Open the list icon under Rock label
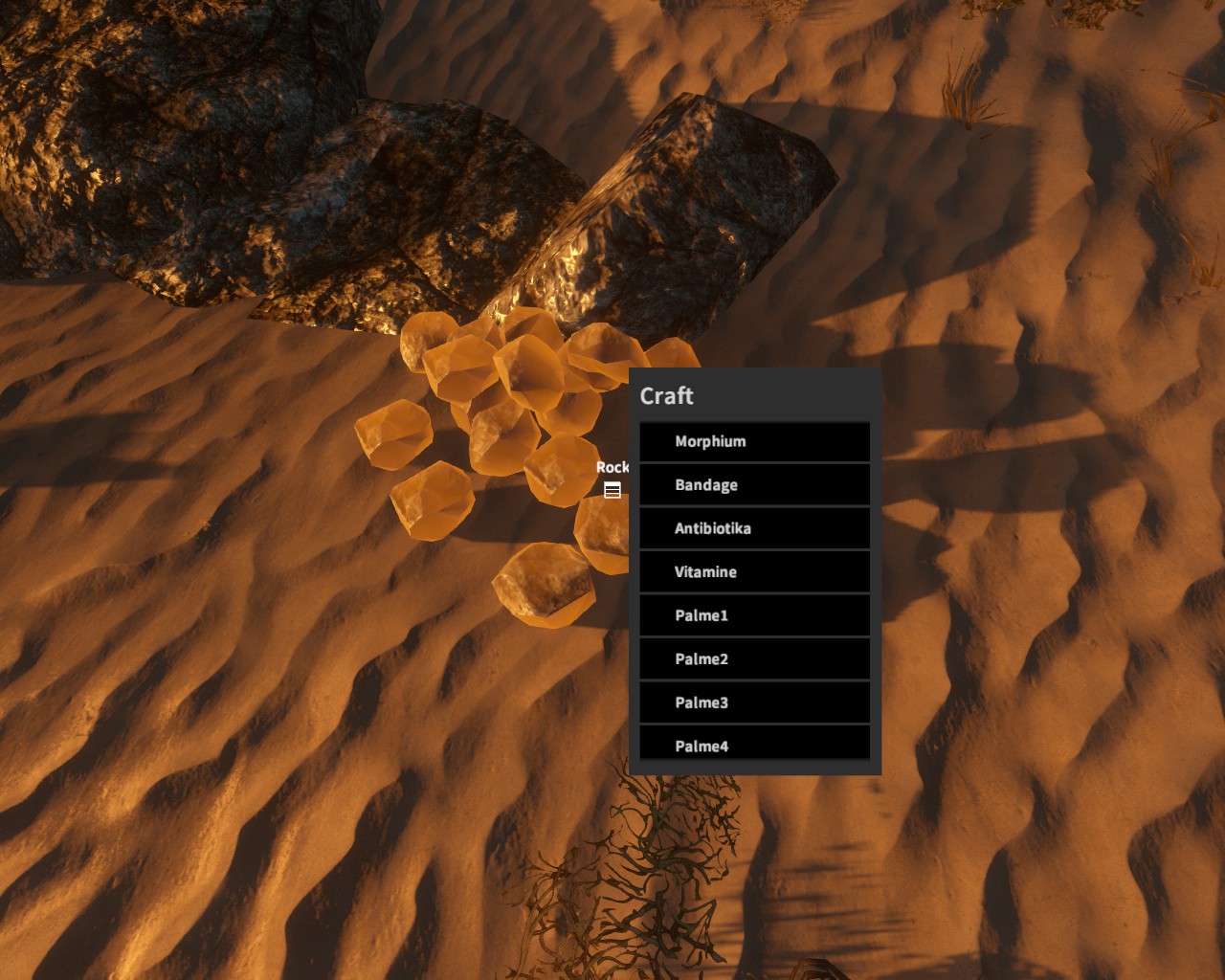Image resolution: width=1225 pixels, height=980 pixels. pyautogui.click(x=612, y=491)
